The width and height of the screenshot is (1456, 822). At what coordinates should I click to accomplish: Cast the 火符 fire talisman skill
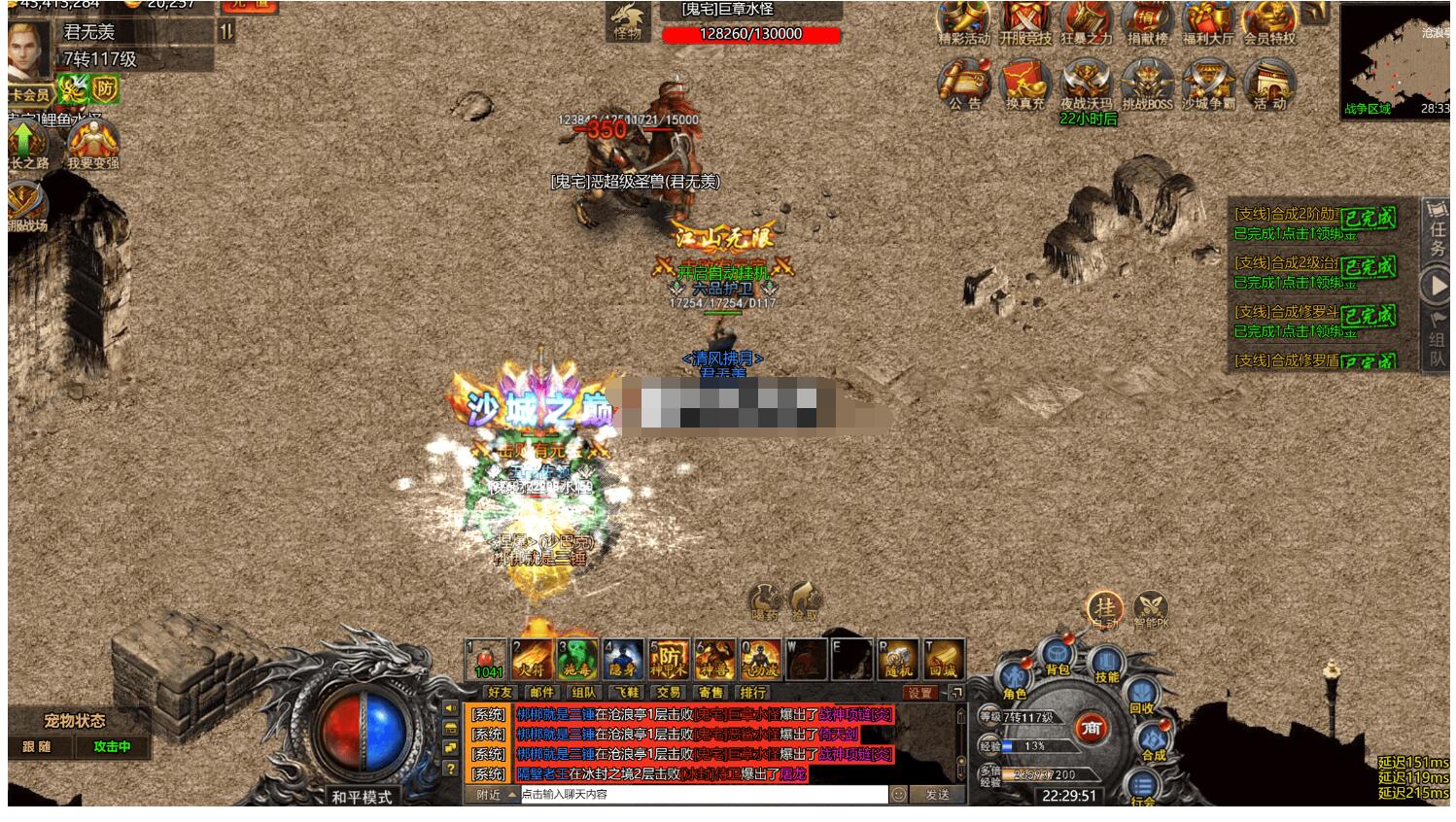pyautogui.click(x=533, y=659)
